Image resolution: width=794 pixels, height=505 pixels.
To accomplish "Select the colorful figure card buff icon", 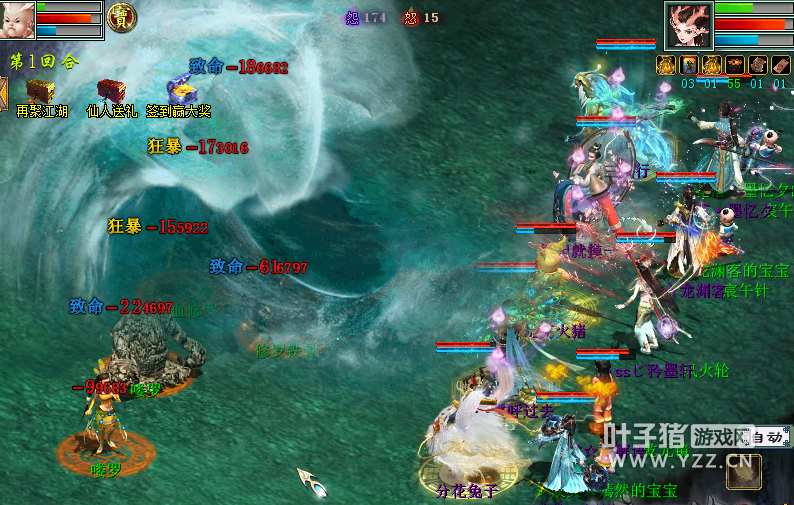I will pos(689,65).
